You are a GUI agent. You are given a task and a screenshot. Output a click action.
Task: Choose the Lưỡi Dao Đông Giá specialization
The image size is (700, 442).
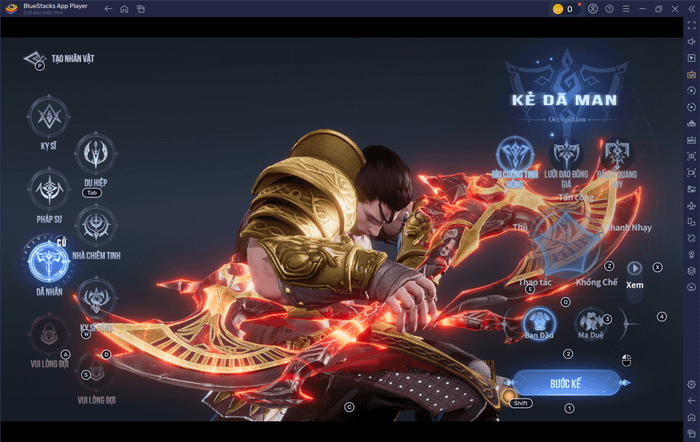coord(567,155)
